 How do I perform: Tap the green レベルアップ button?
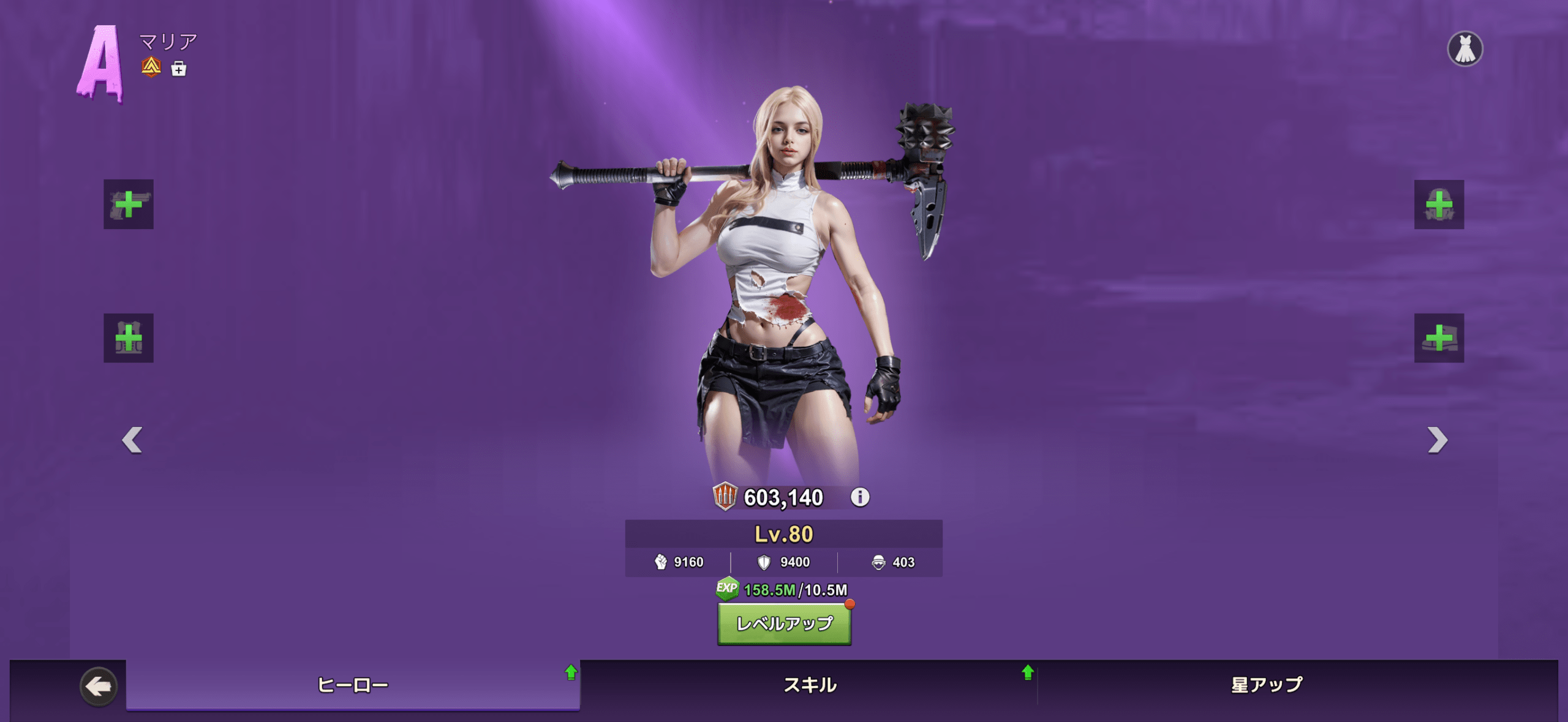[x=784, y=623]
